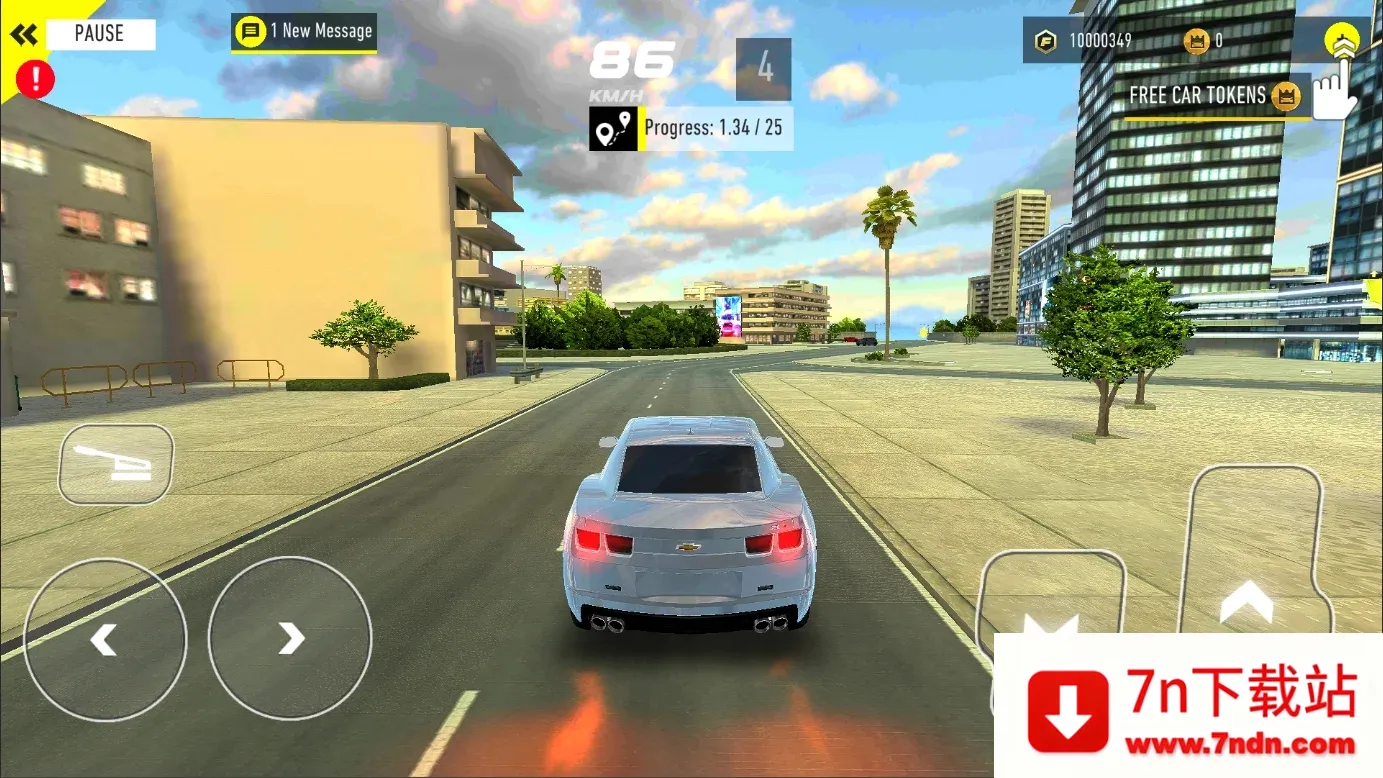Tap the map progress waypoint icon
This screenshot has height=778, width=1383.
tap(614, 127)
